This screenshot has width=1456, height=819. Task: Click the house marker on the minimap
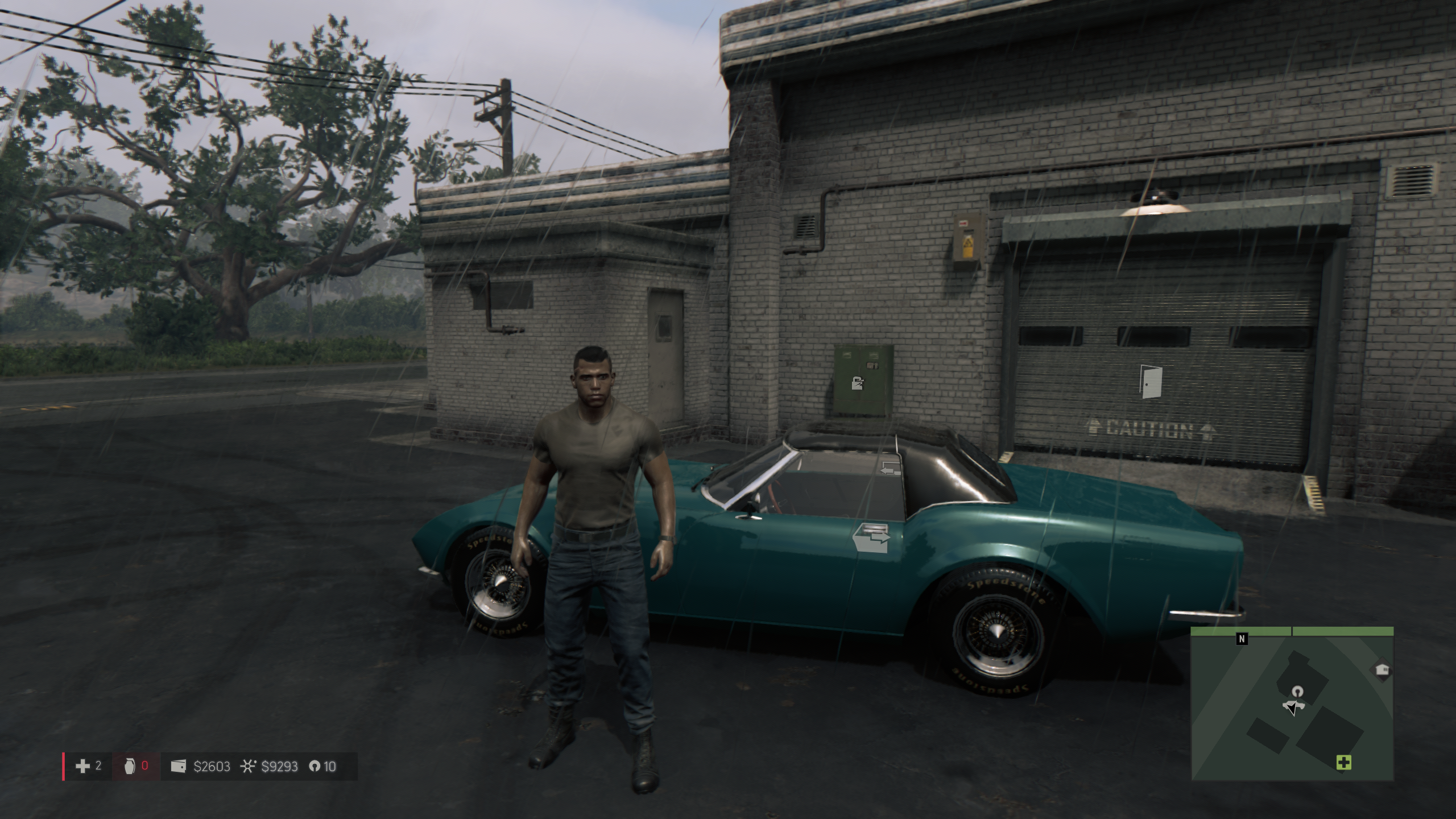pyautogui.click(x=1382, y=670)
